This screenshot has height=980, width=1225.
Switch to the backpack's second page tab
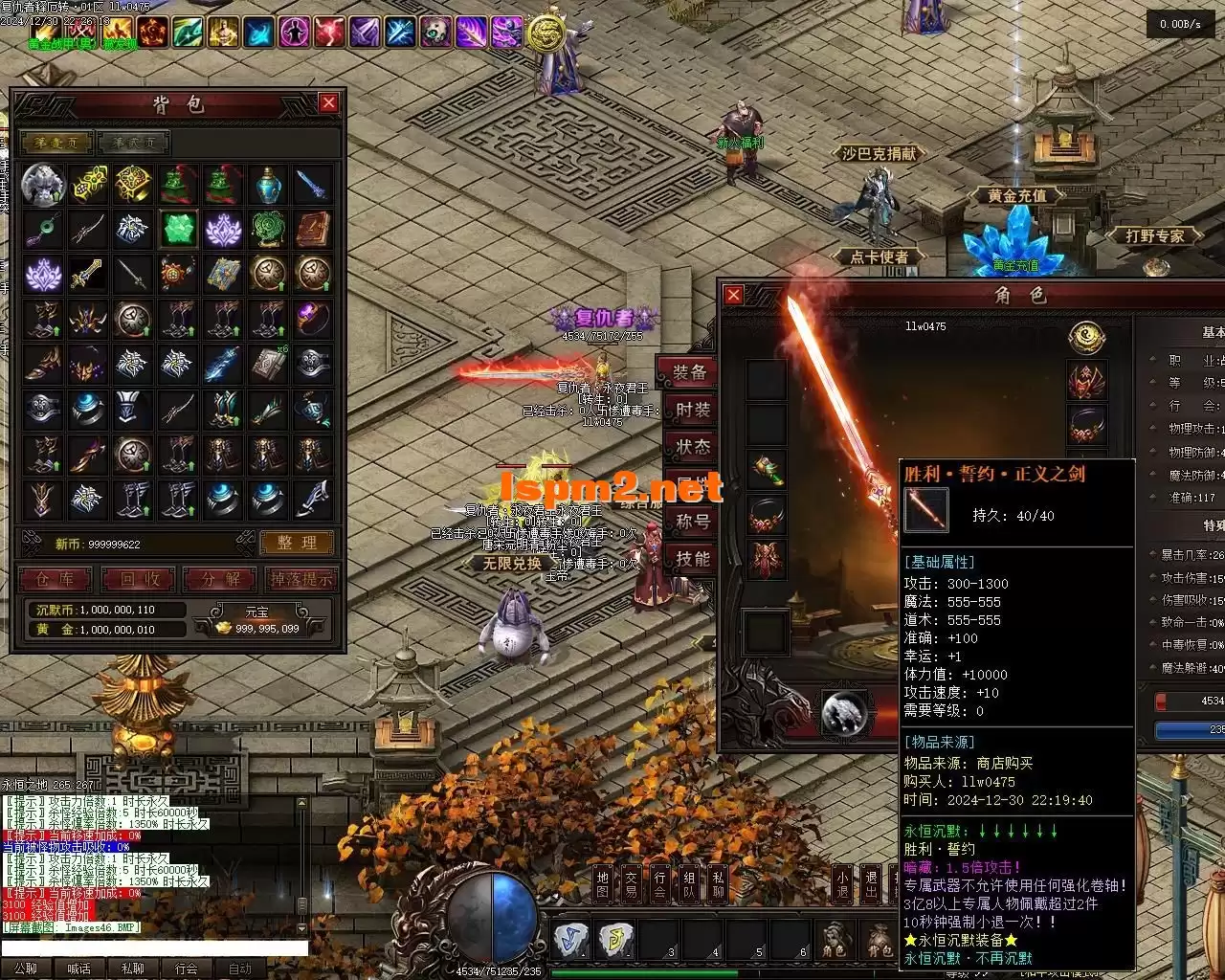133,143
